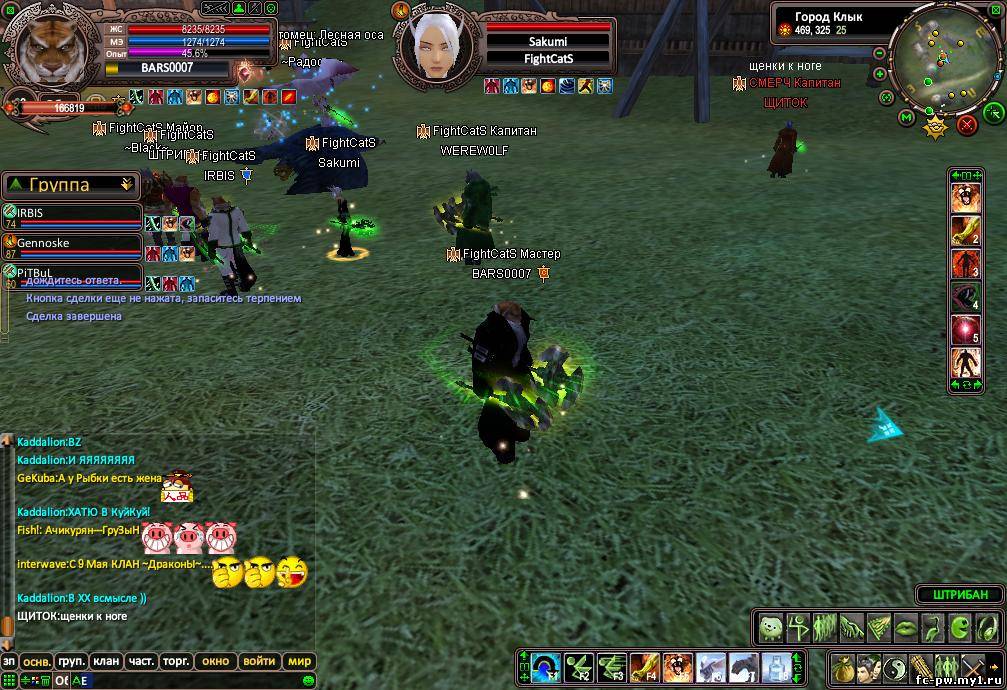This screenshot has width=1007, height=690.
Task: Zoom in the minimap with plus button
Action: pos(879,74)
